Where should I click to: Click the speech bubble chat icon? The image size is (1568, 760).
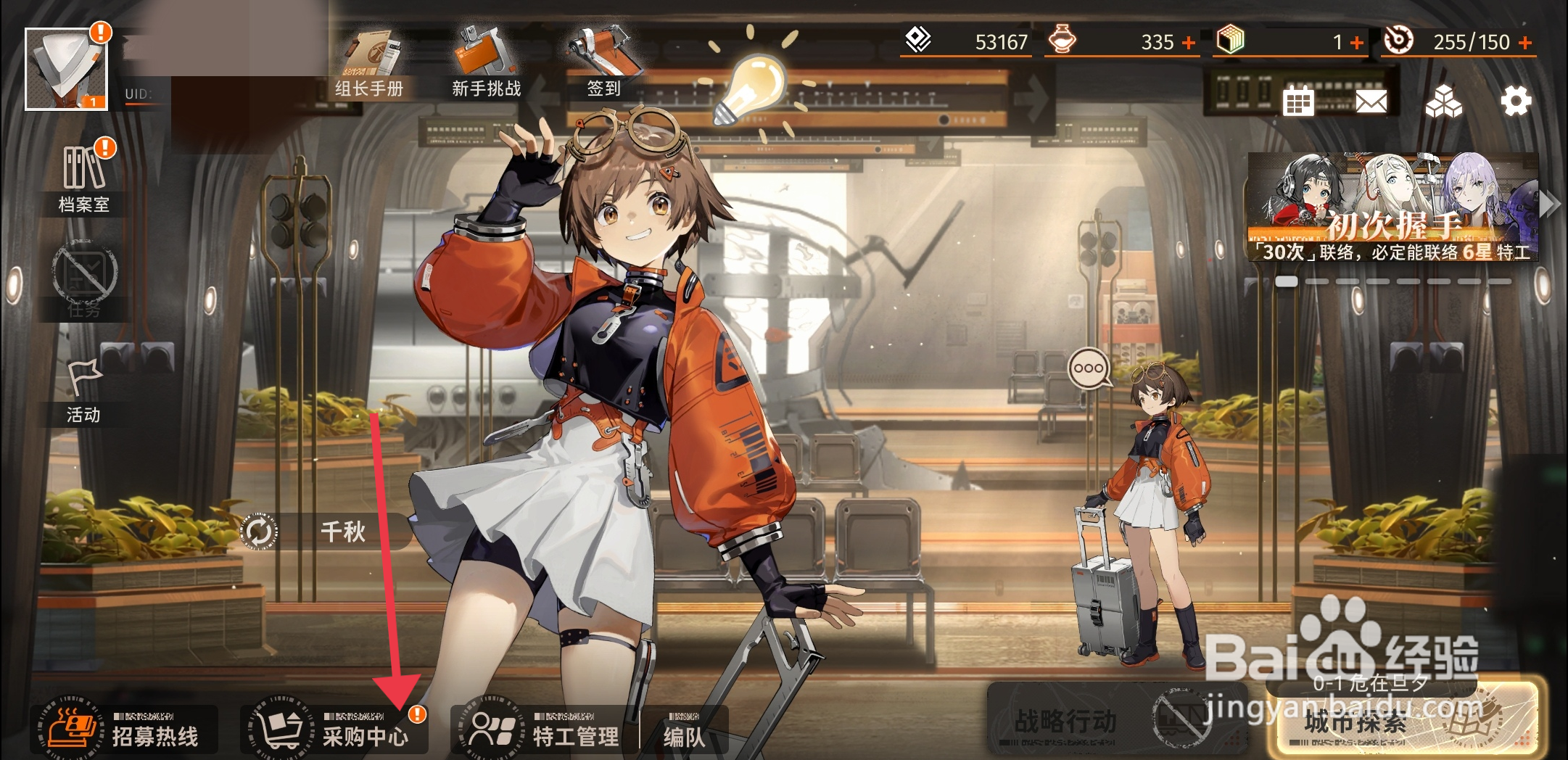click(1089, 368)
